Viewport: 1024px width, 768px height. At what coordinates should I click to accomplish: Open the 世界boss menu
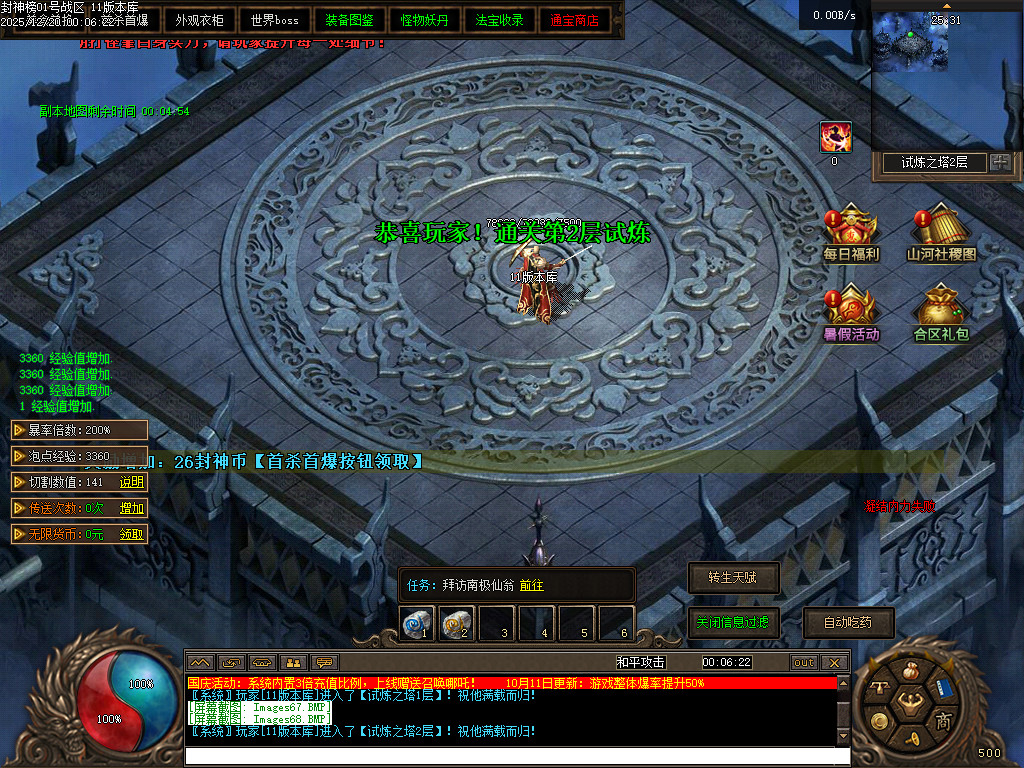point(275,20)
